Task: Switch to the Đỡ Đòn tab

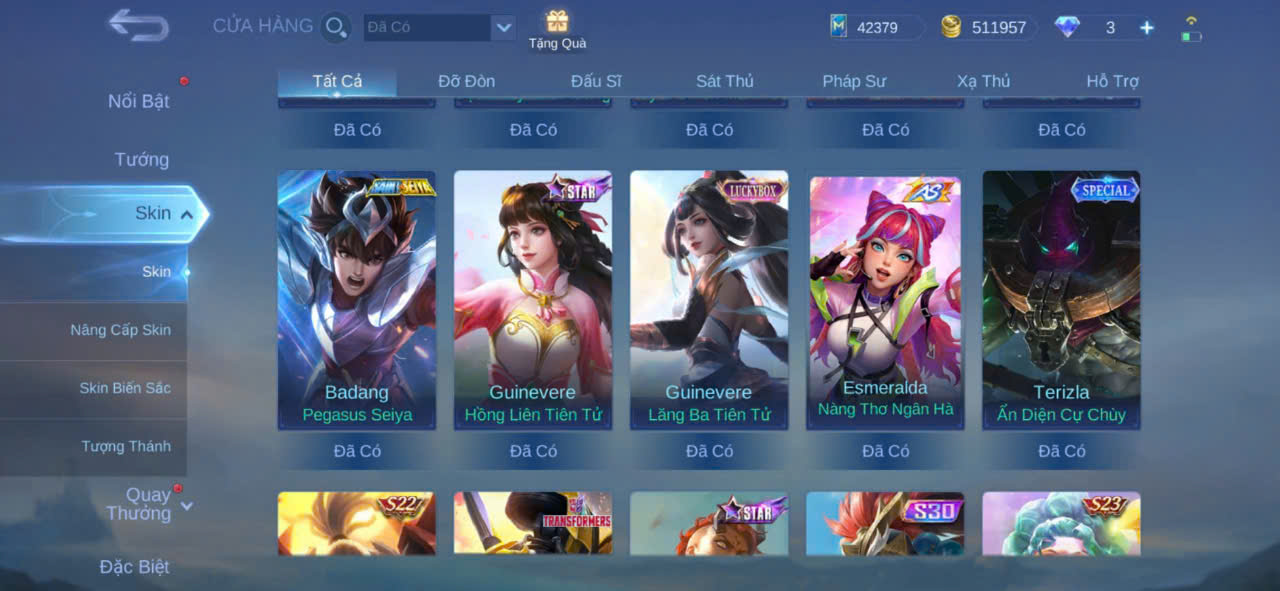Action: [x=466, y=81]
